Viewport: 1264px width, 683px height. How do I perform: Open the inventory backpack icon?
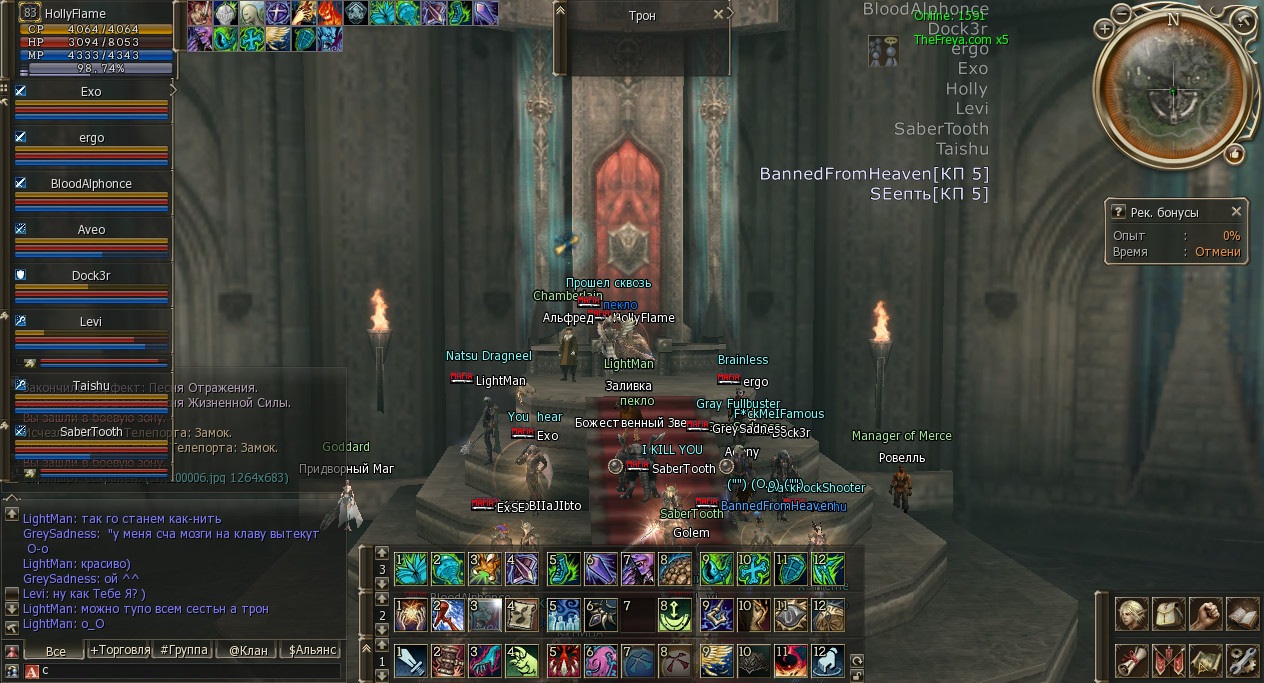coord(1168,613)
